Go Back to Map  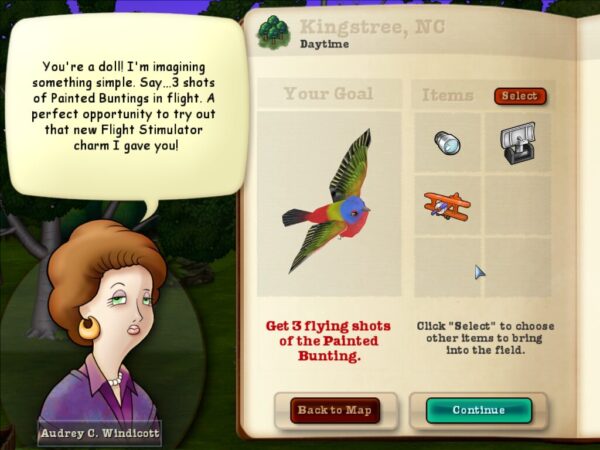click(335, 410)
